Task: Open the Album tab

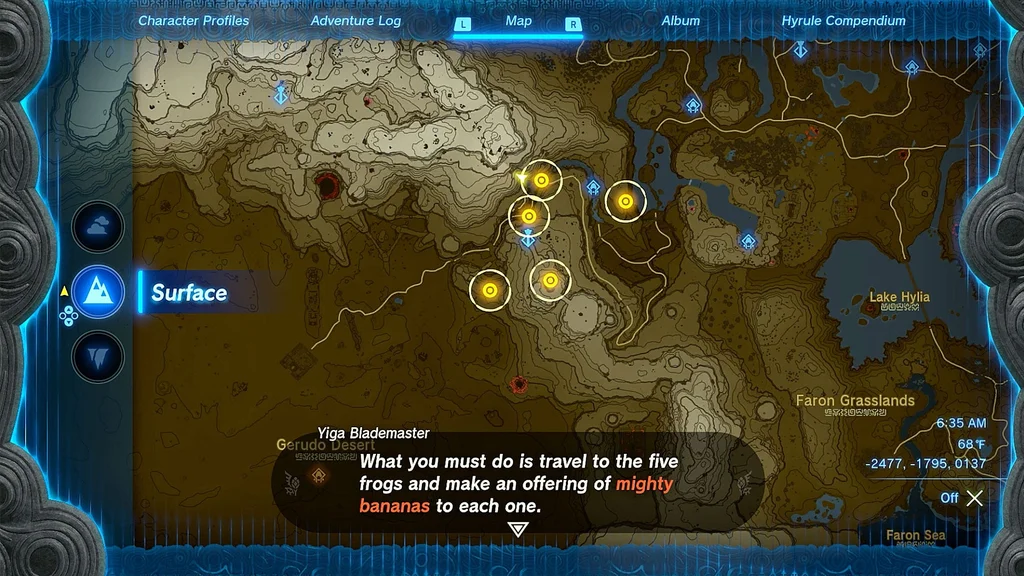Action: (681, 21)
